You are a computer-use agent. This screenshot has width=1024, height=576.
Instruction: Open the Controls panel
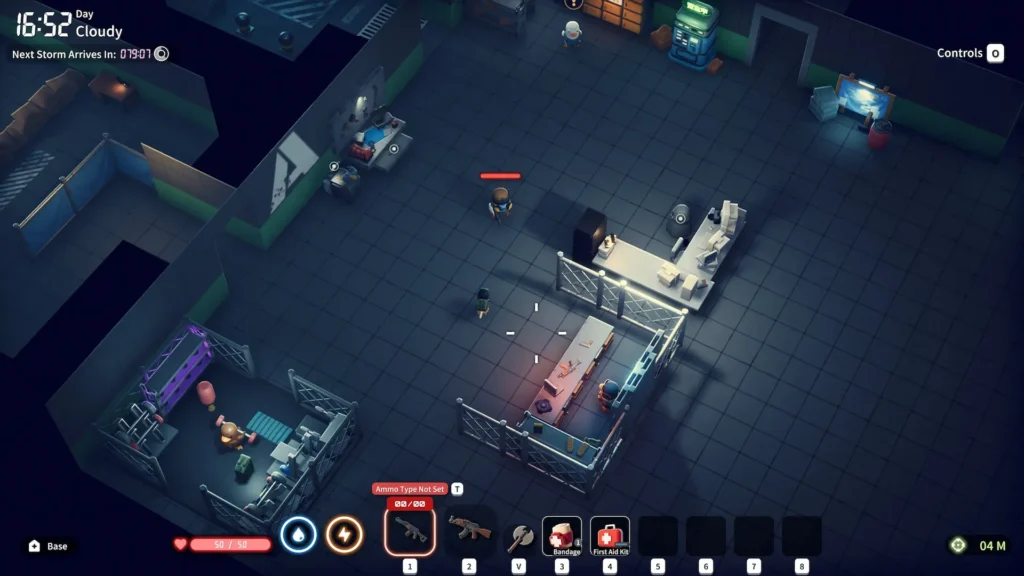[969, 53]
